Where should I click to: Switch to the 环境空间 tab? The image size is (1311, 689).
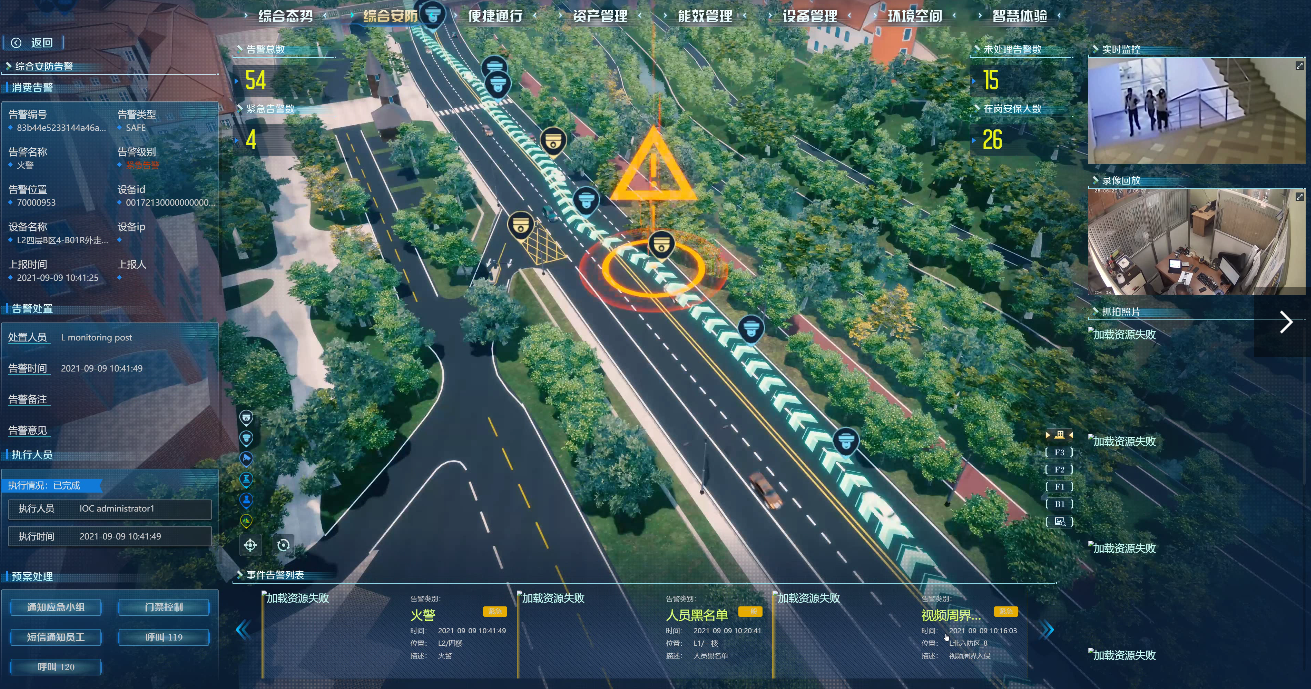click(915, 16)
